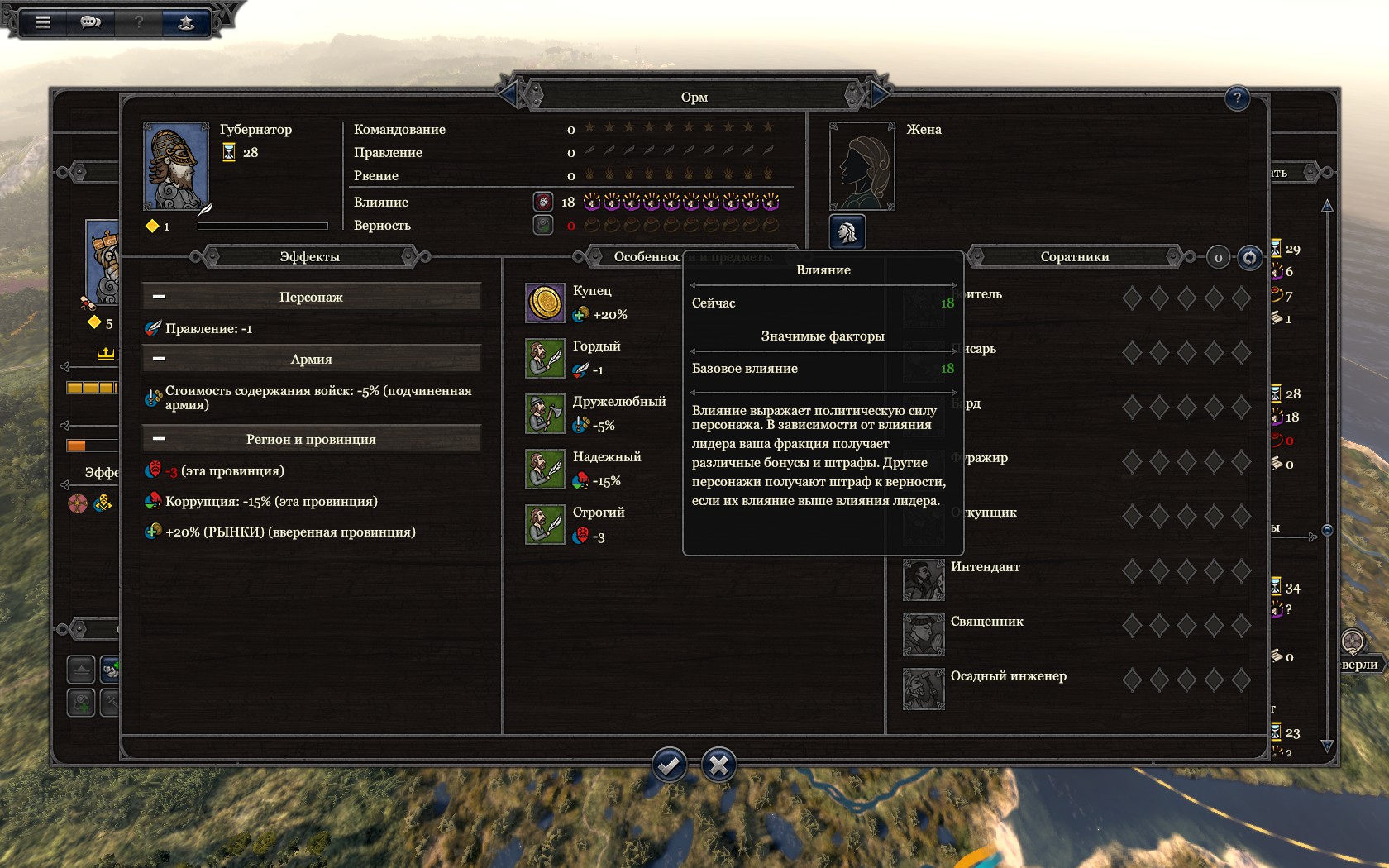Confirm changes with the checkmark button

pos(669,765)
